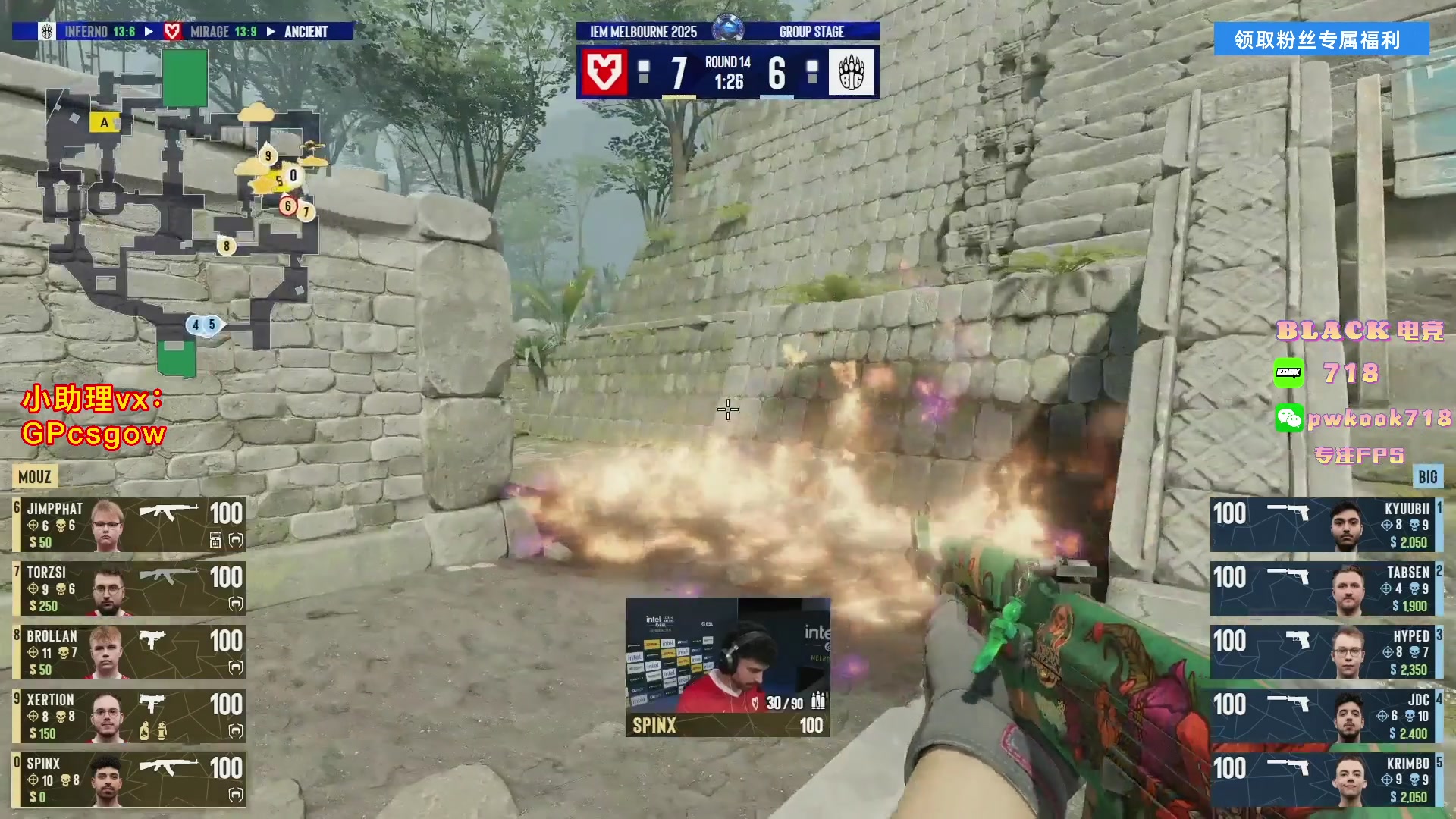Screen dimensions: 1456x819
Task: Open the blue fan benefits banner
Action: (1321, 39)
